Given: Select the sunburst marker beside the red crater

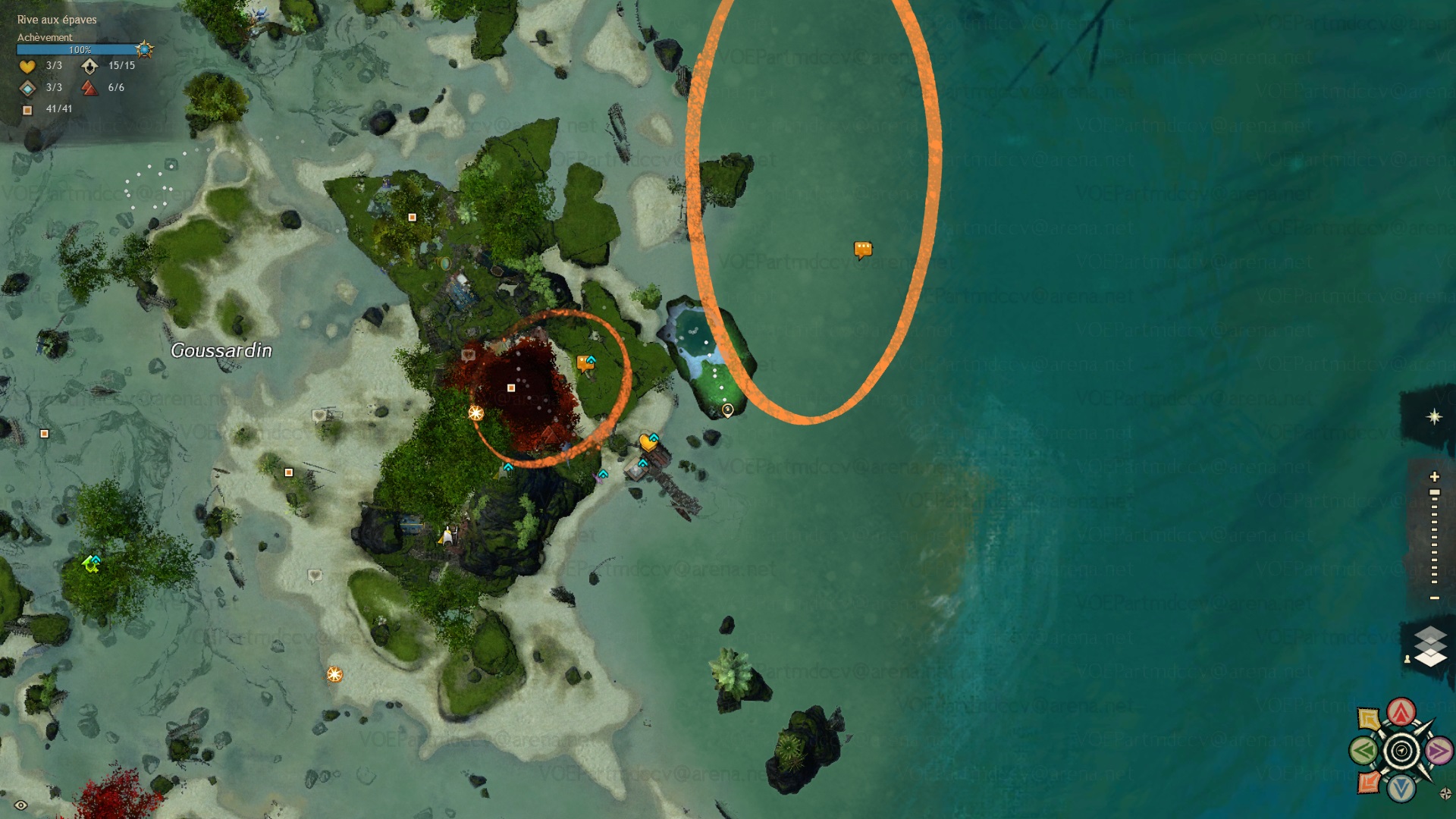Looking at the screenshot, I should pyautogui.click(x=475, y=413).
